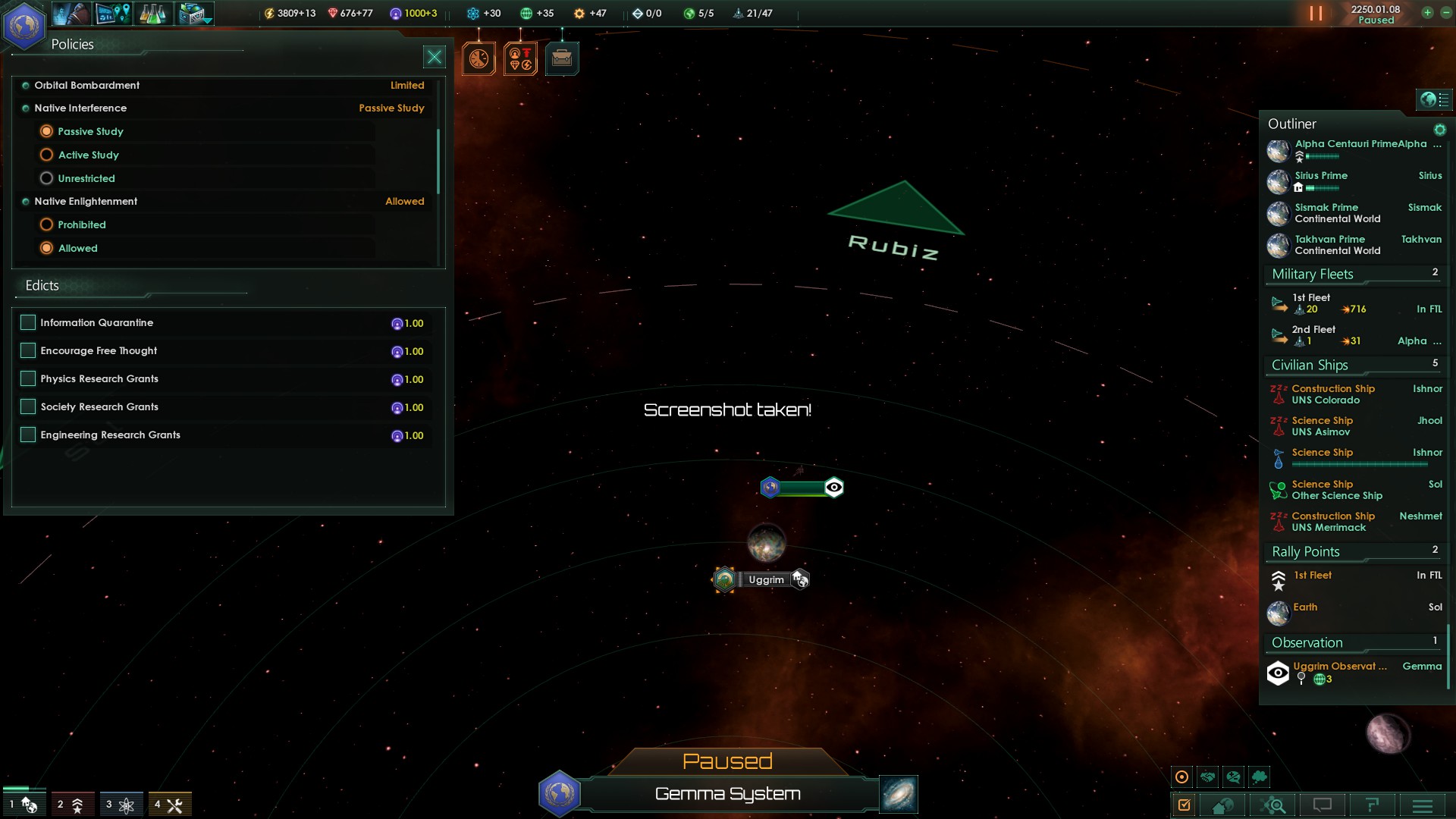Expand the Orbital Bombardment policy
1456x819 pixels.
pyautogui.click(x=86, y=85)
